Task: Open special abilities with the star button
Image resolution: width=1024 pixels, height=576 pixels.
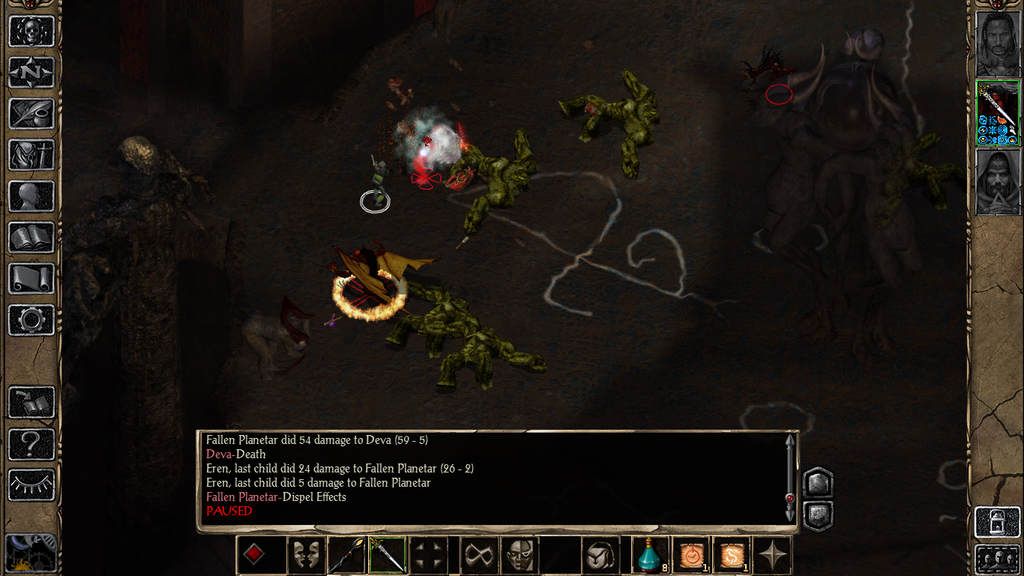Action: 773,555
